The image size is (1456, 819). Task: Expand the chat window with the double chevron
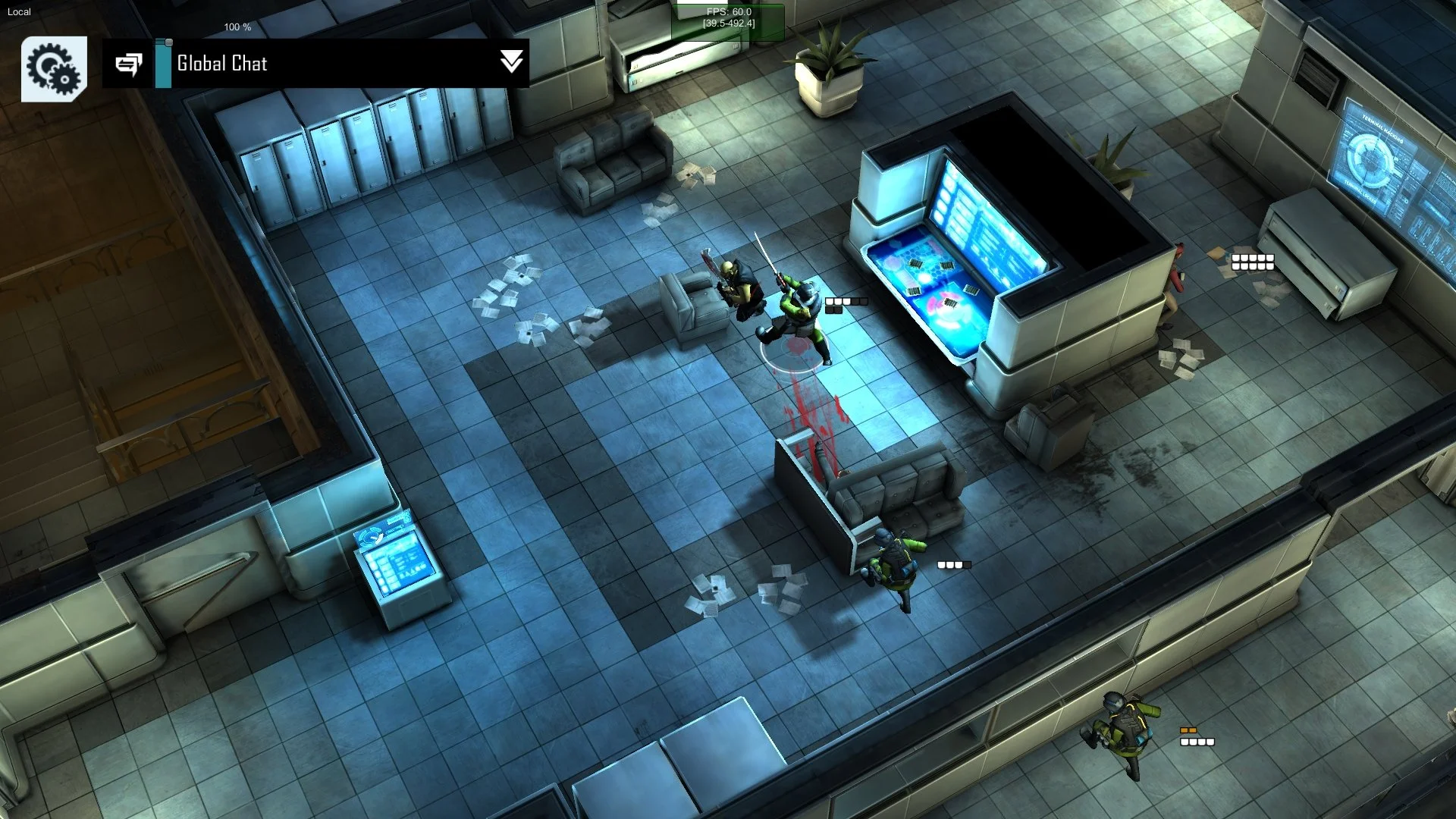[512, 64]
